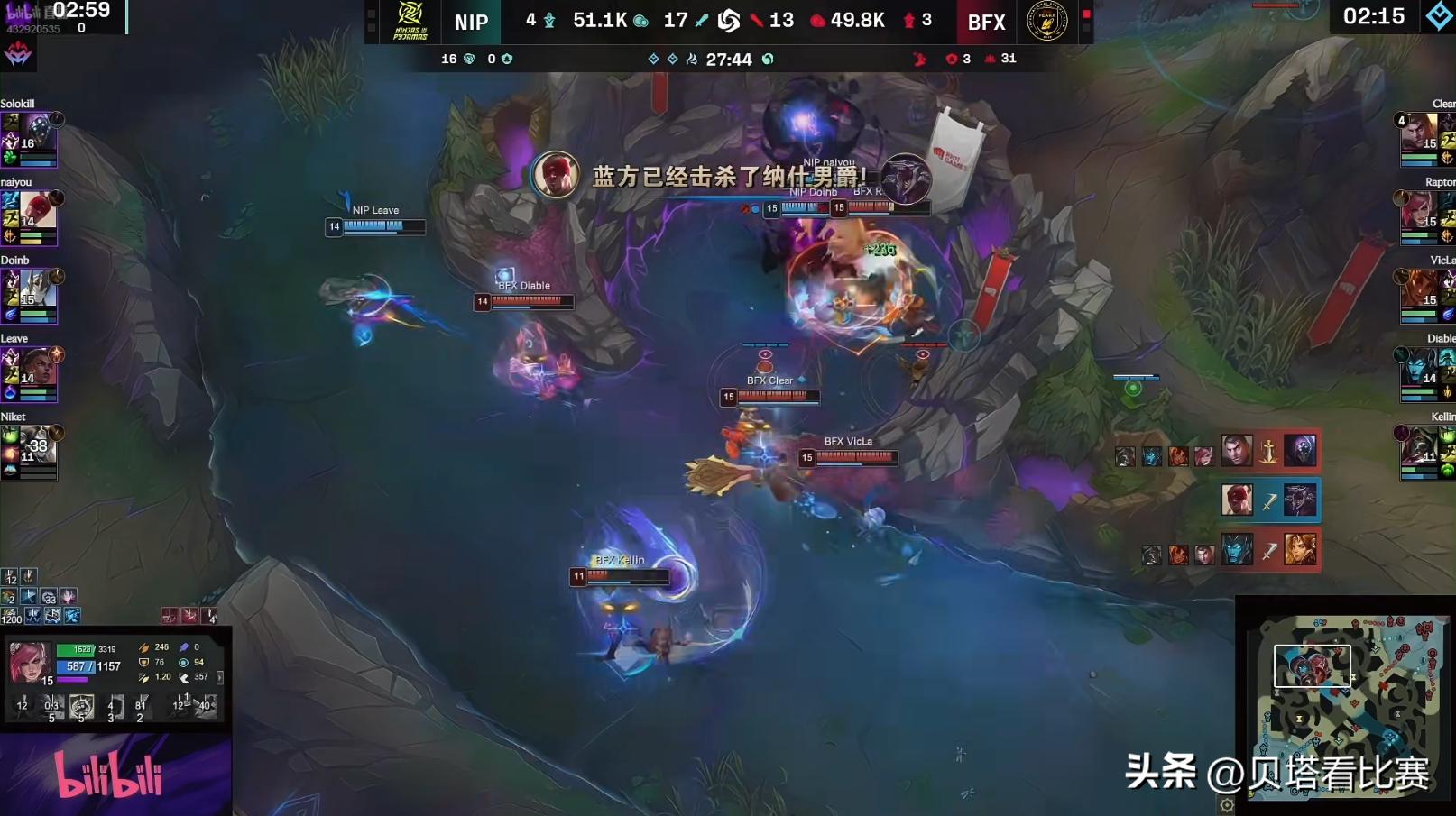The height and width of the screenshot is (816, 1456).
Task: Click the blue-highlighted kill feed entry
Action: [1269, 500]
